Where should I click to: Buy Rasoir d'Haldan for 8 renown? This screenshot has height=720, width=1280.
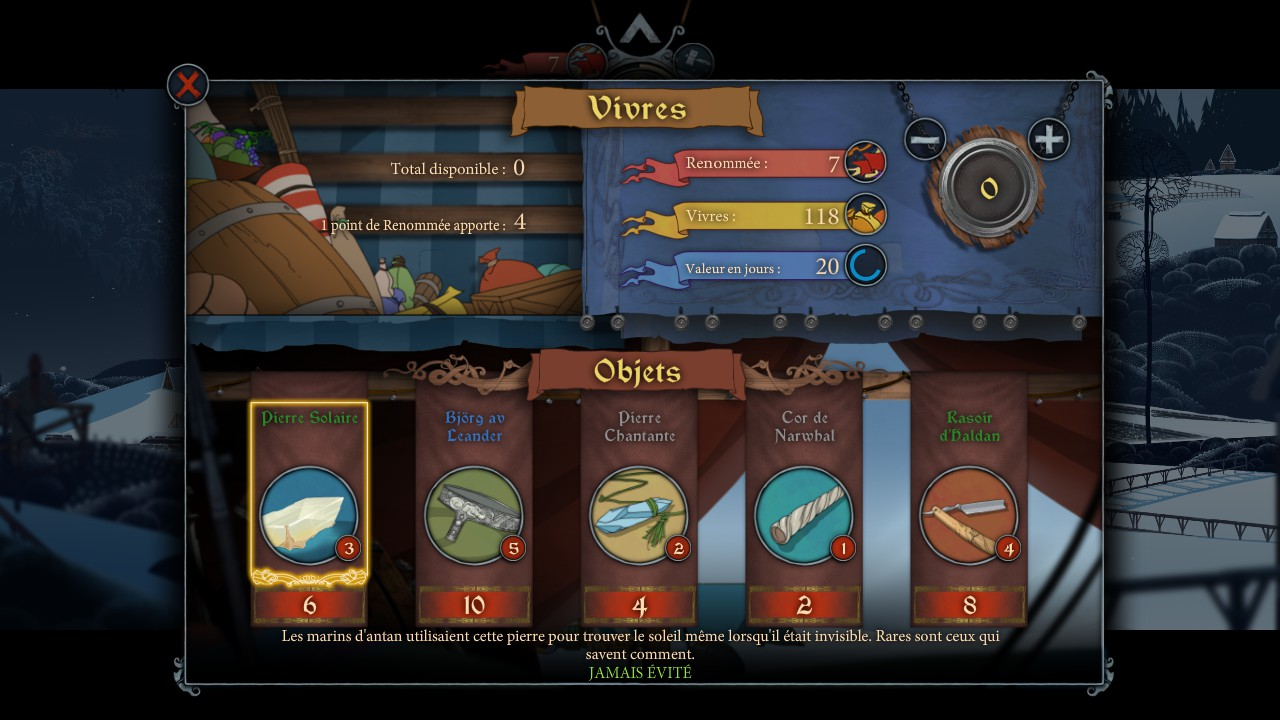(x=969, y=605)
